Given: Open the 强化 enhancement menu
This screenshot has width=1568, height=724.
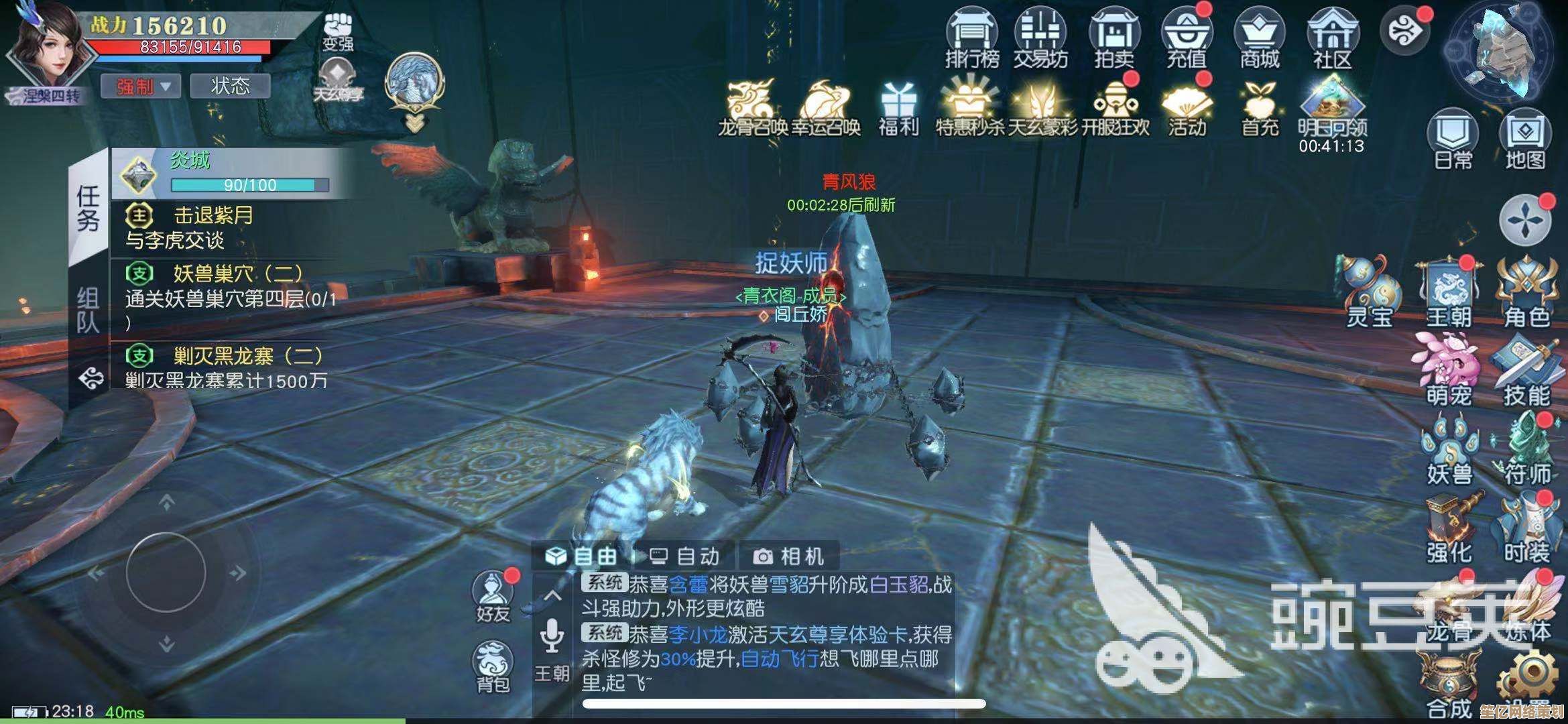Looking at the screenshot, I should [x=1448, y=530].
